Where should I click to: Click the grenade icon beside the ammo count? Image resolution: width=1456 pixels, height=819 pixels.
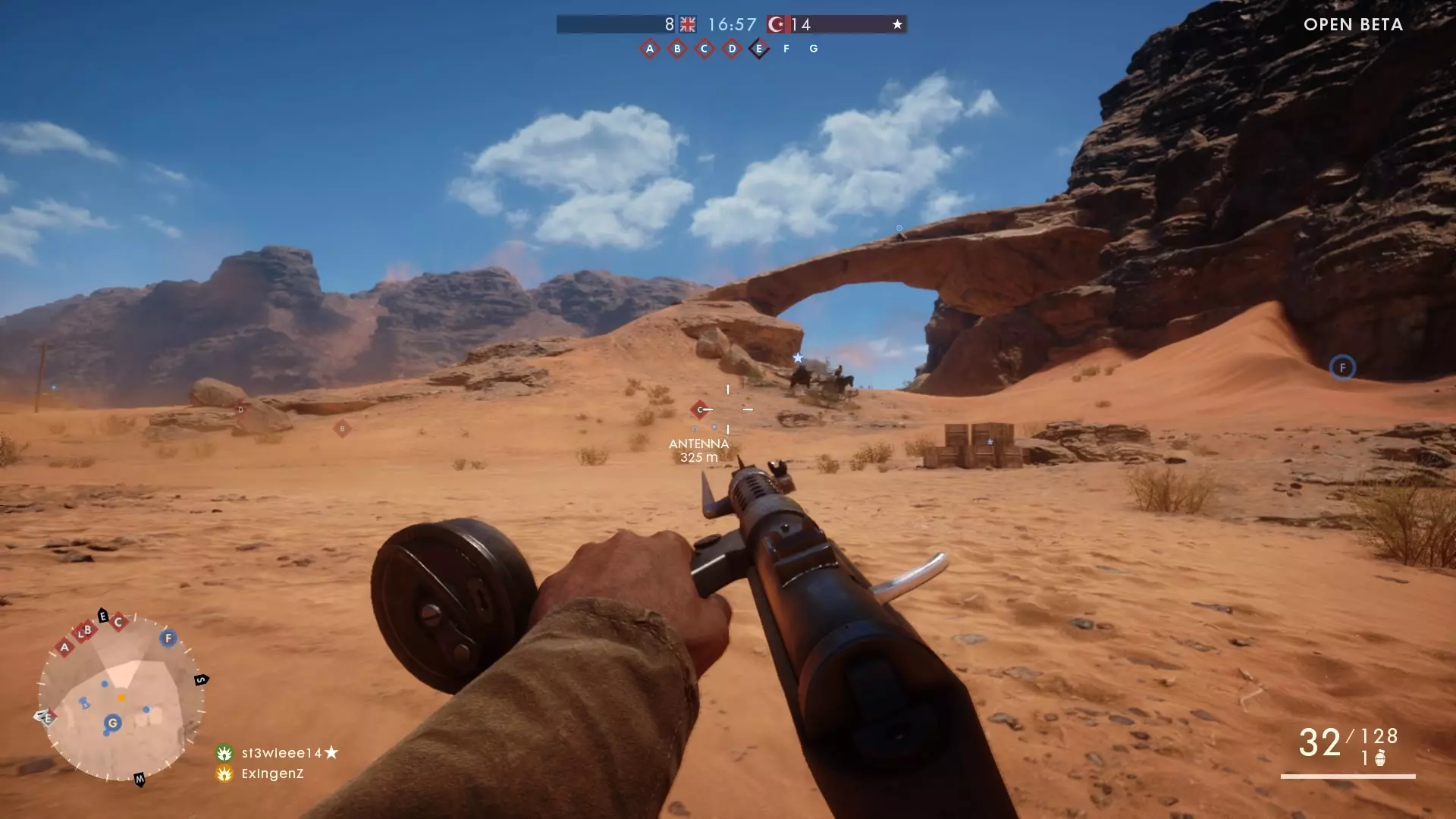click(x=1380, y=758)
